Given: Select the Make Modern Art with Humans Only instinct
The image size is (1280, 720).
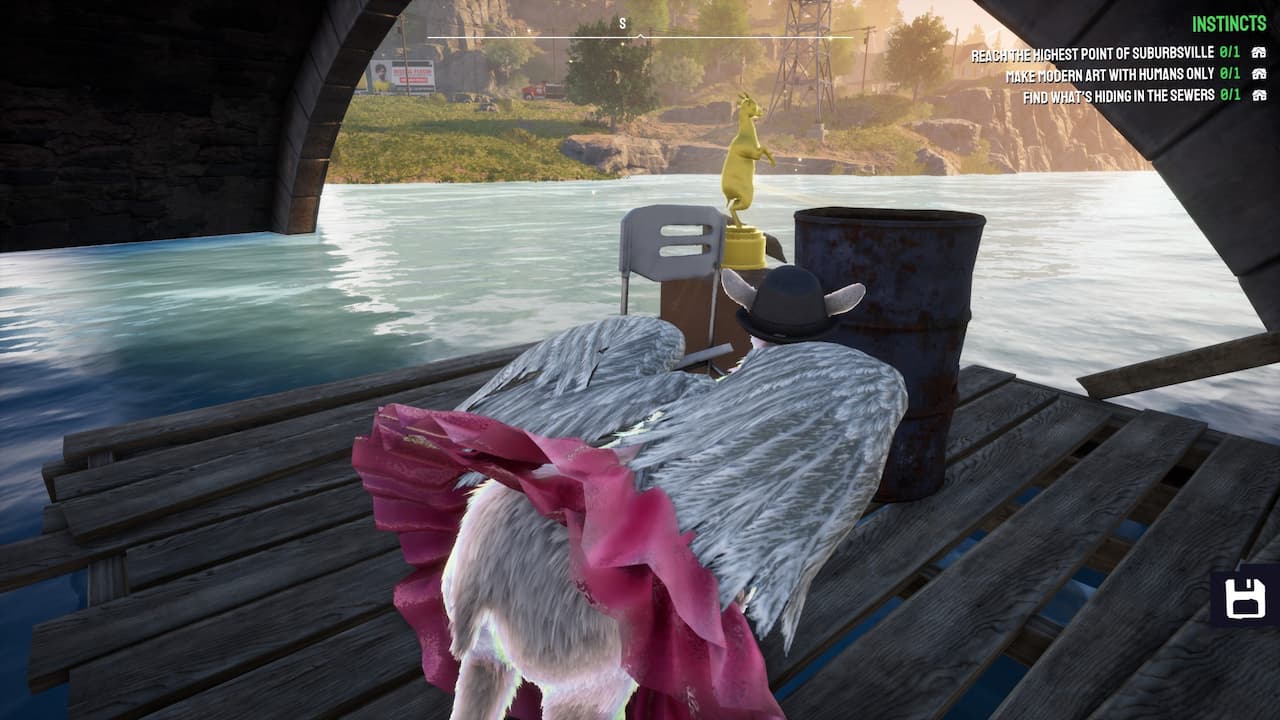Looking at the screenshot, I should pyautogui.click(x=1109, y=74).
